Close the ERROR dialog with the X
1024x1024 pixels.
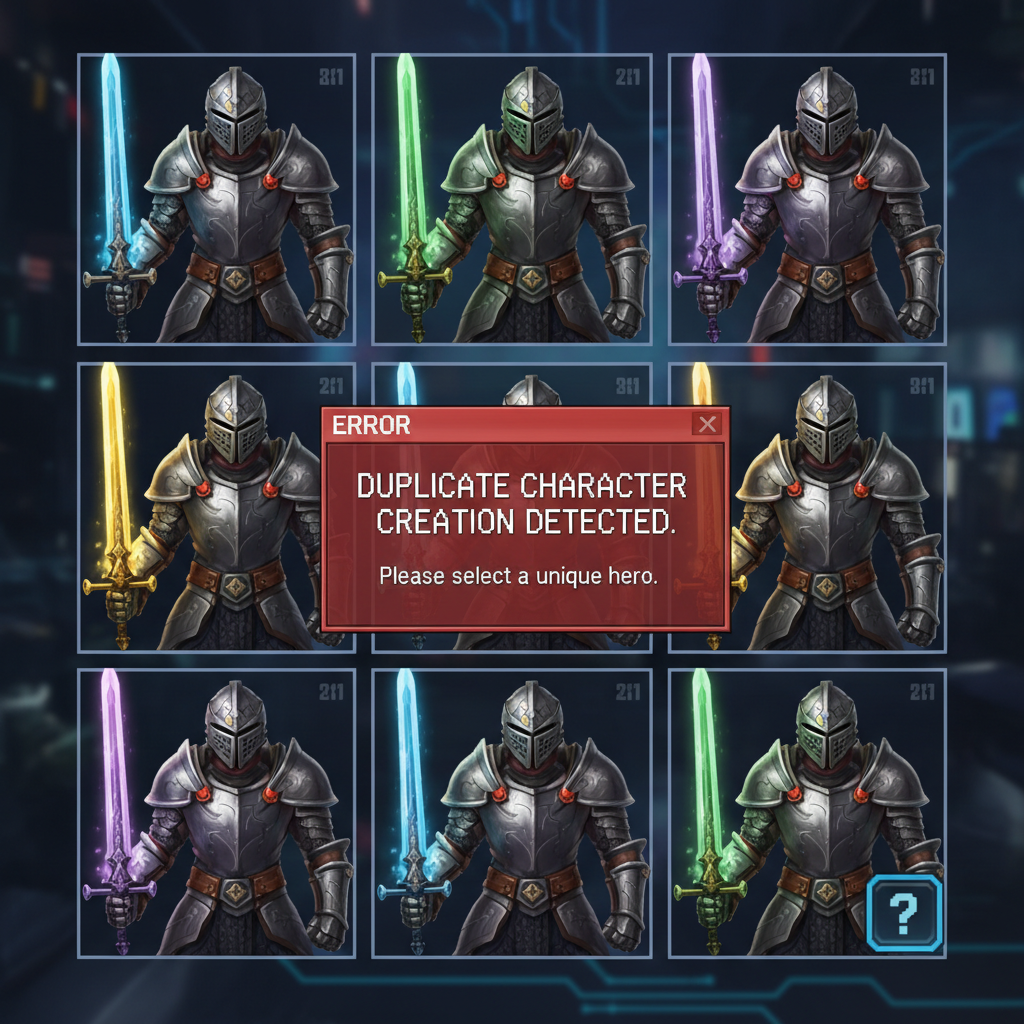tap(708, 424)
